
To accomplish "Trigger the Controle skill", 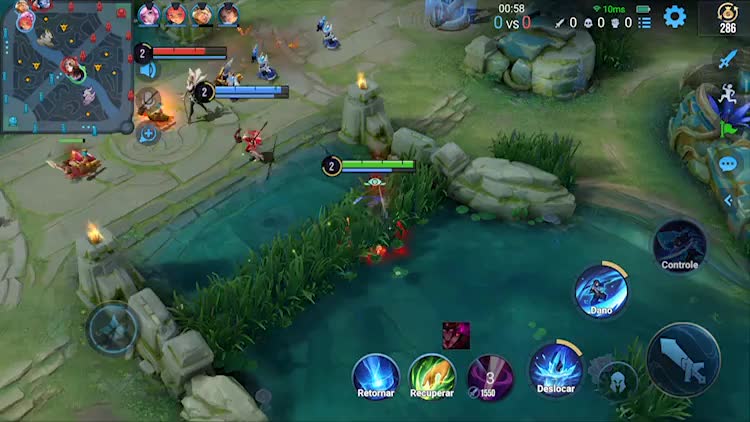I will click(680, 245).
